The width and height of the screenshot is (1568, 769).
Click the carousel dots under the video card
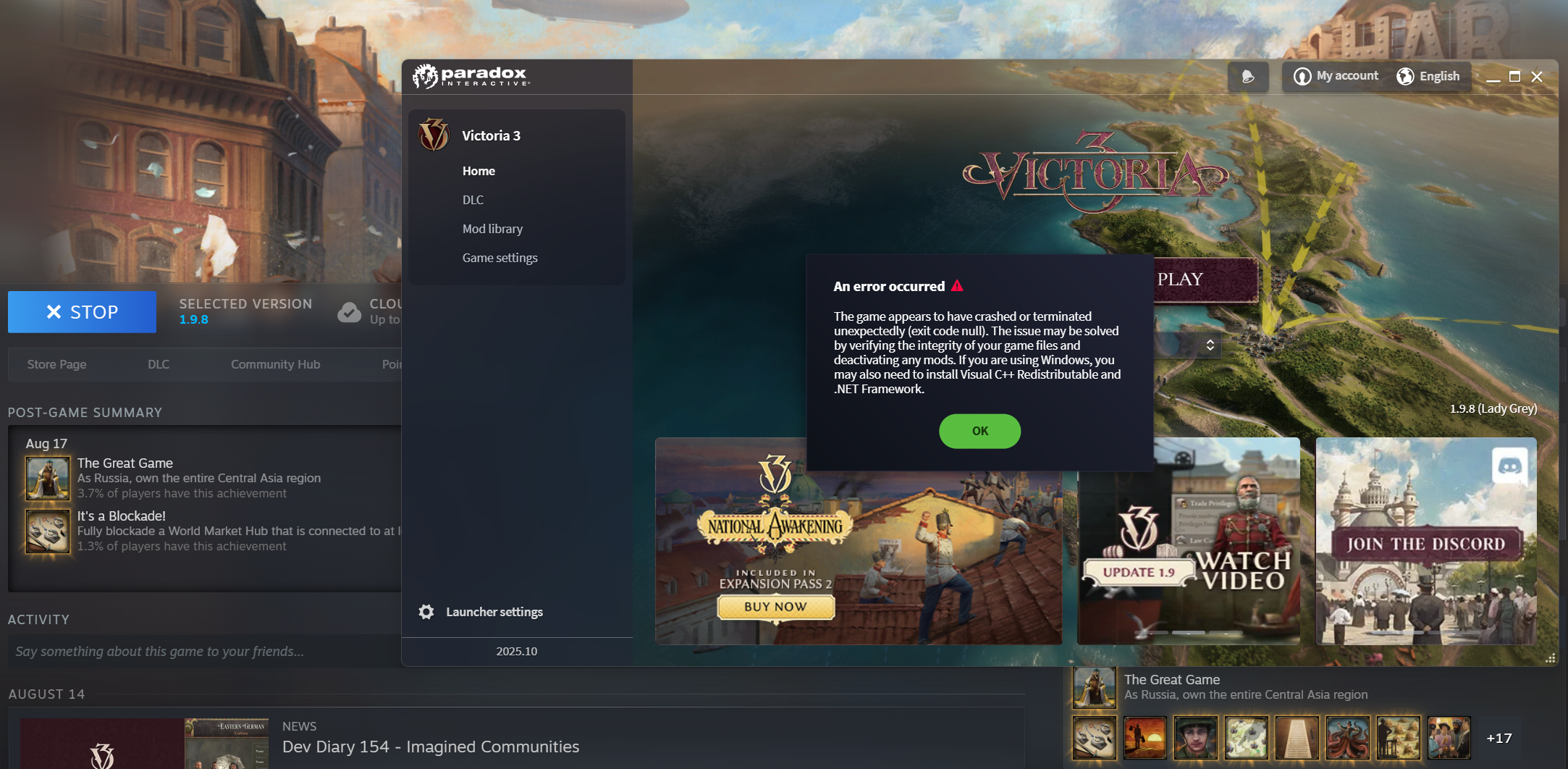point(1188,632)
